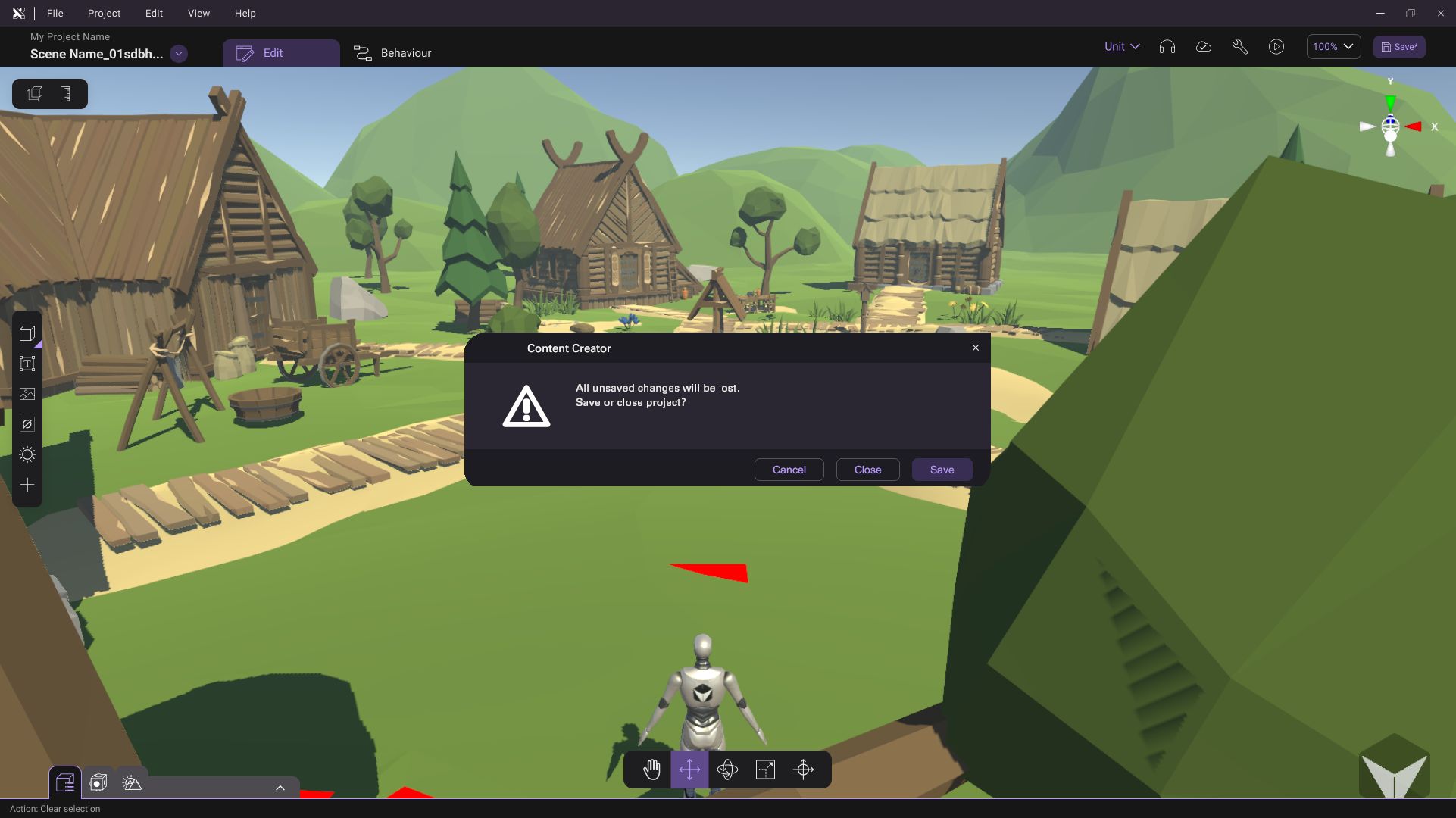Viewport: 1456px width, 818px height.
Task: Open the Unit dropdown
Action: click(1122, 46)
